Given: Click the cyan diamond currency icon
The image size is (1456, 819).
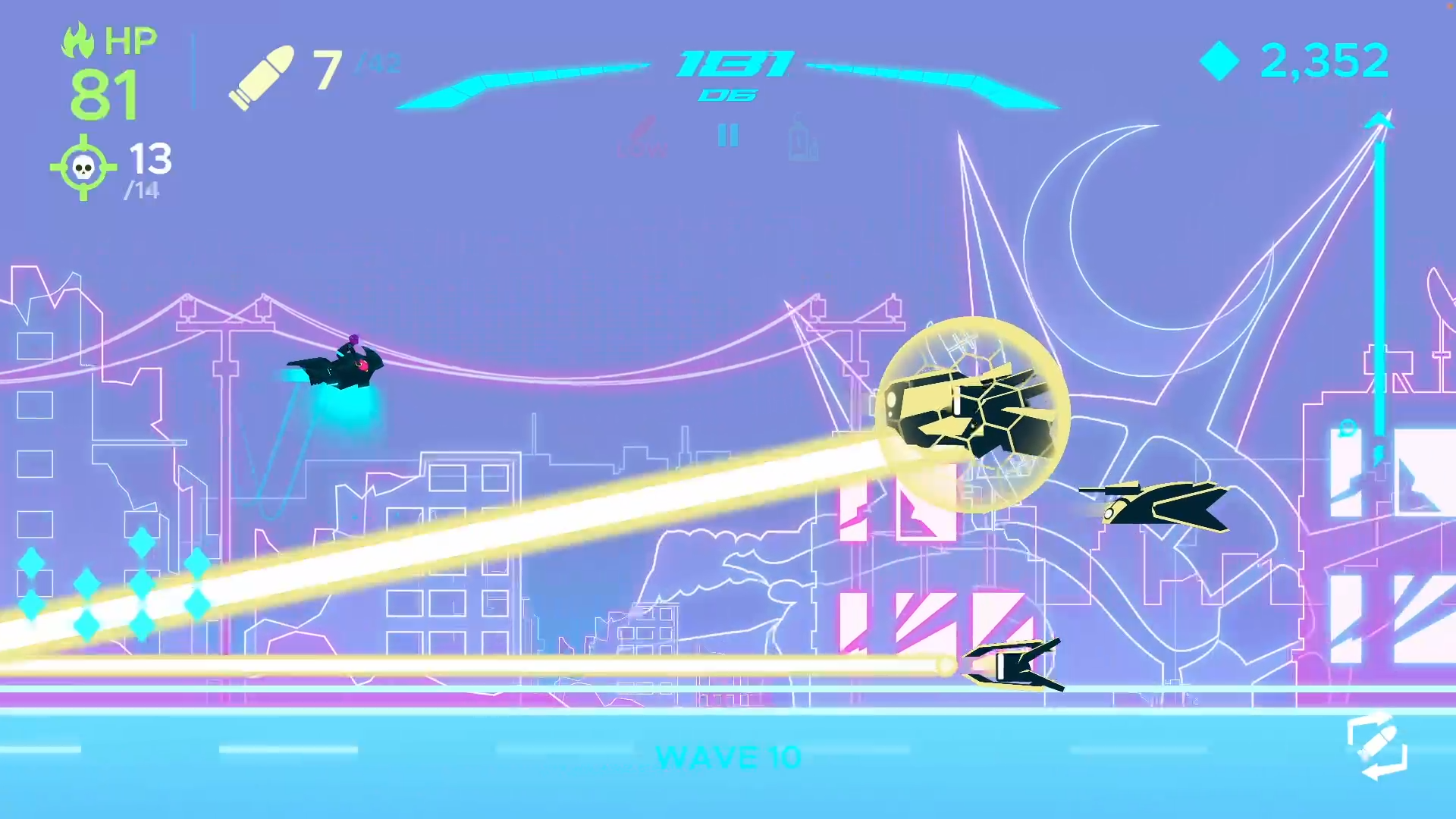Looking at the screenshot, I should [1220, 61].
